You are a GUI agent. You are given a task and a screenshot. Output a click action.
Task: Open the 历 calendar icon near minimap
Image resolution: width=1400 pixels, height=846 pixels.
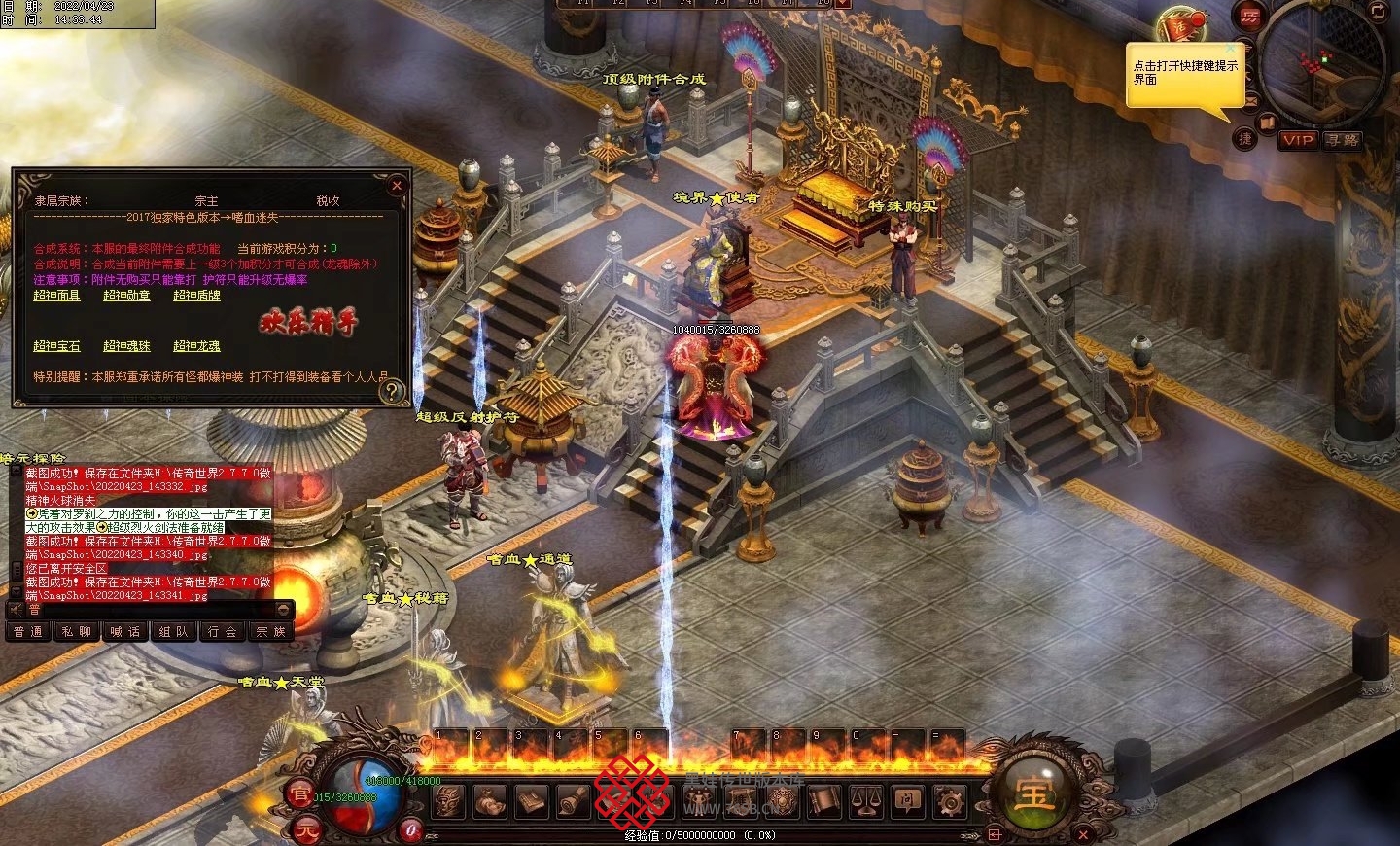coord(1249,17)
